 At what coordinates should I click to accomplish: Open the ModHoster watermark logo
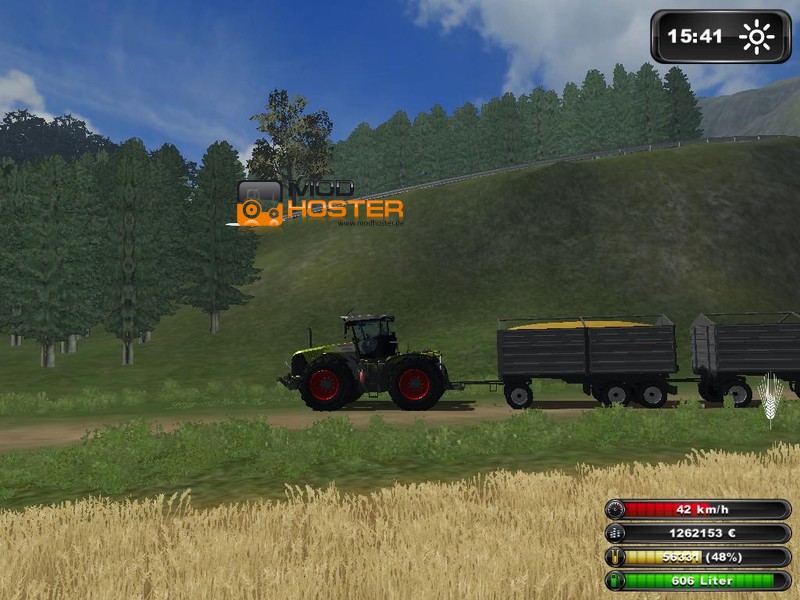pos(320,201)
